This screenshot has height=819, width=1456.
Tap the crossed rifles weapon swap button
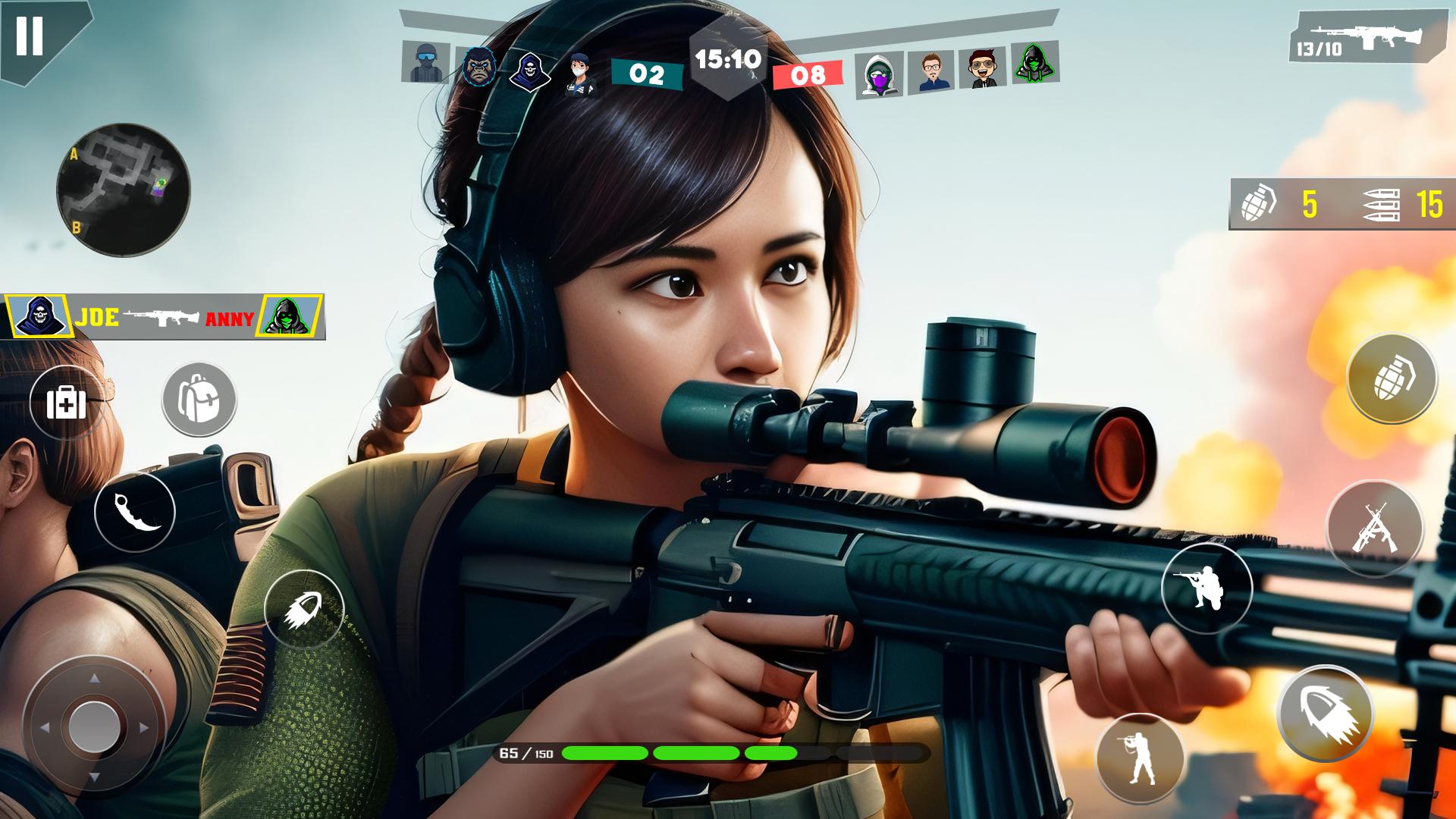1374,528
